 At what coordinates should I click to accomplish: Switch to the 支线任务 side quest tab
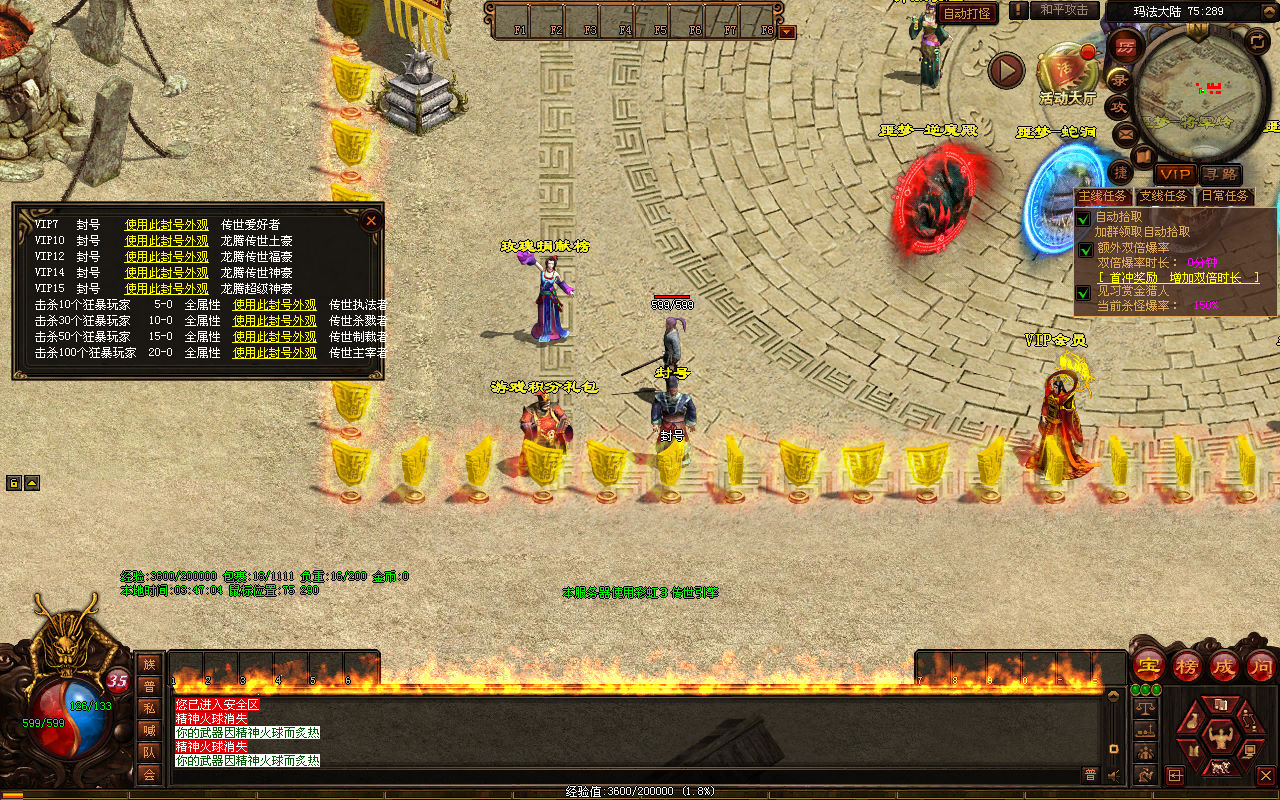(x=1164, y=196)
